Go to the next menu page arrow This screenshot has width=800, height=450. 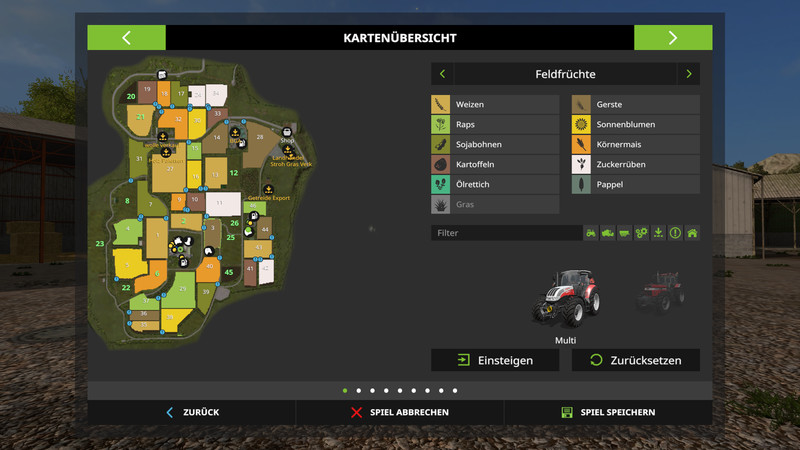(x=672, y=38)
